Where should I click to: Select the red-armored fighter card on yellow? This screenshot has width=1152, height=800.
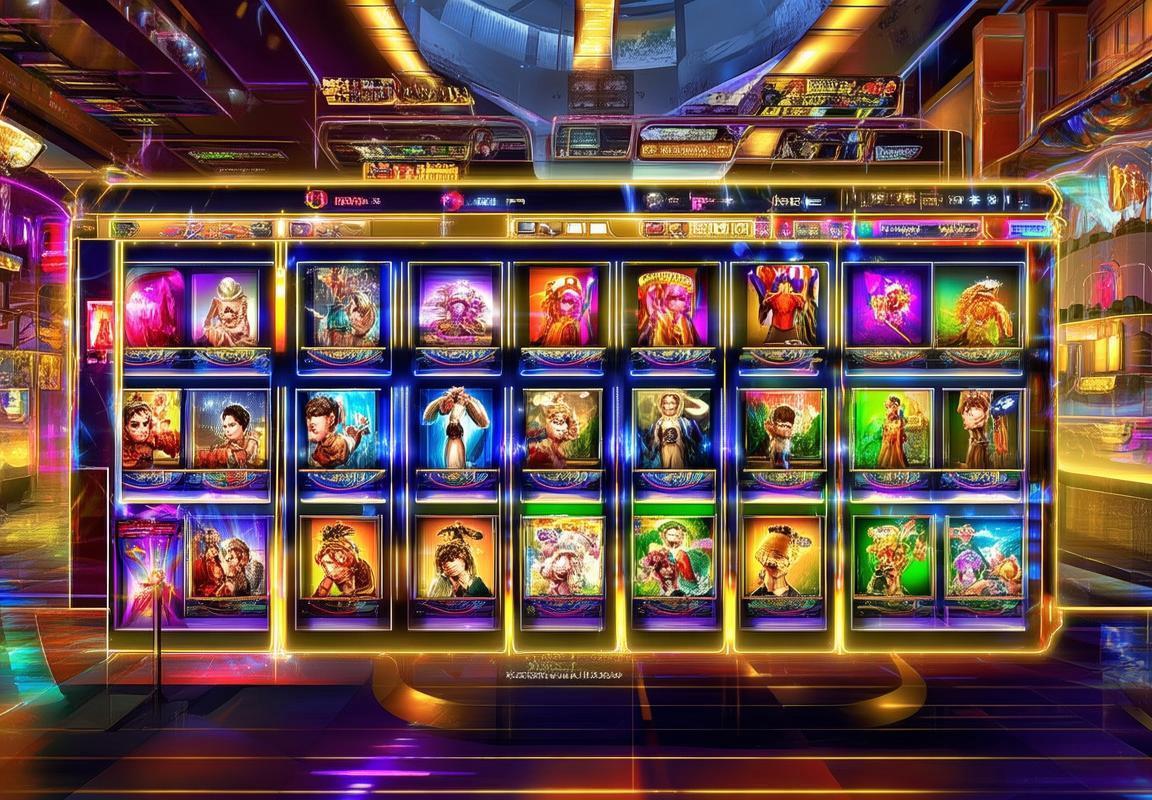(152, 428)
